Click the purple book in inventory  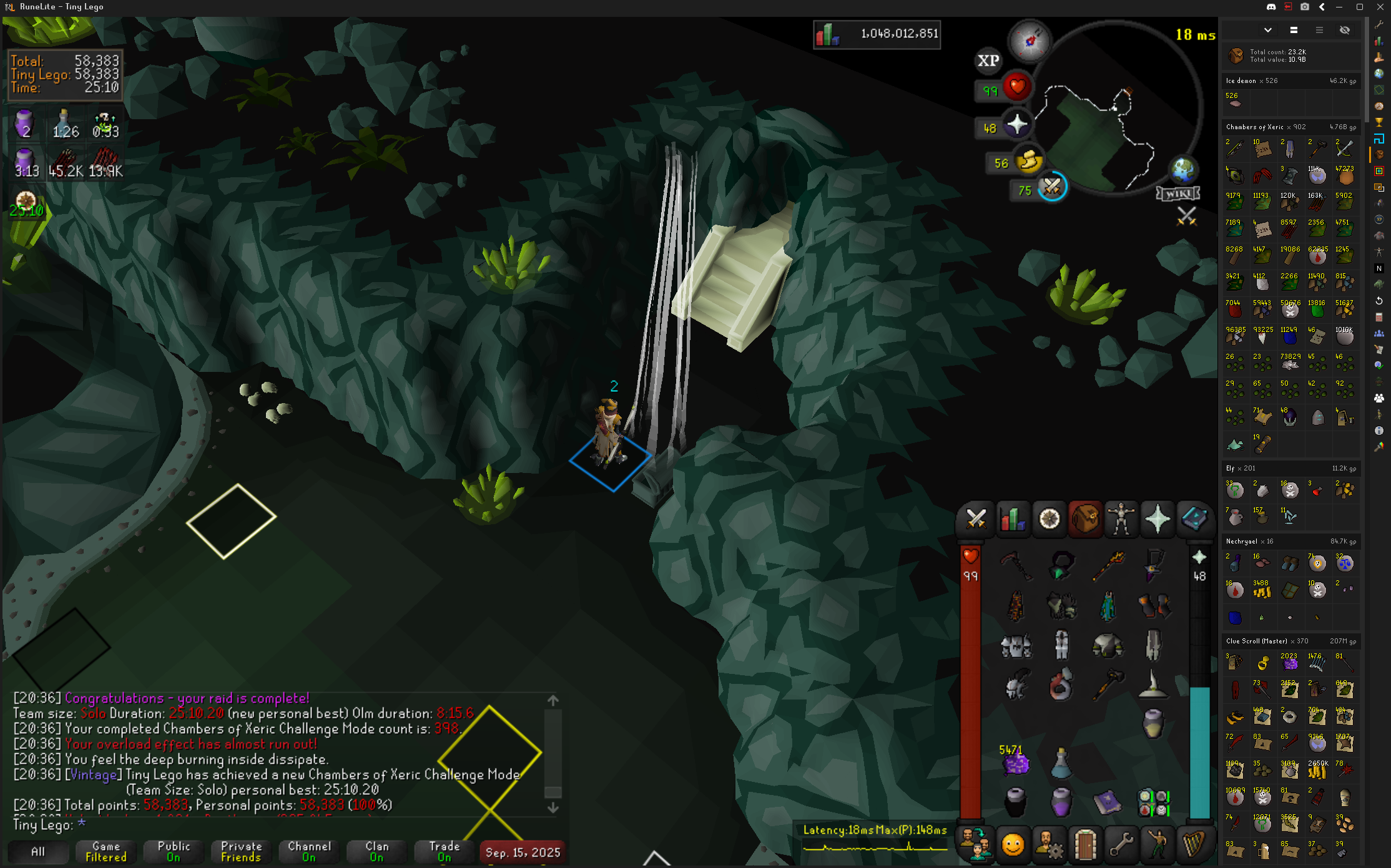(1107, 802)
